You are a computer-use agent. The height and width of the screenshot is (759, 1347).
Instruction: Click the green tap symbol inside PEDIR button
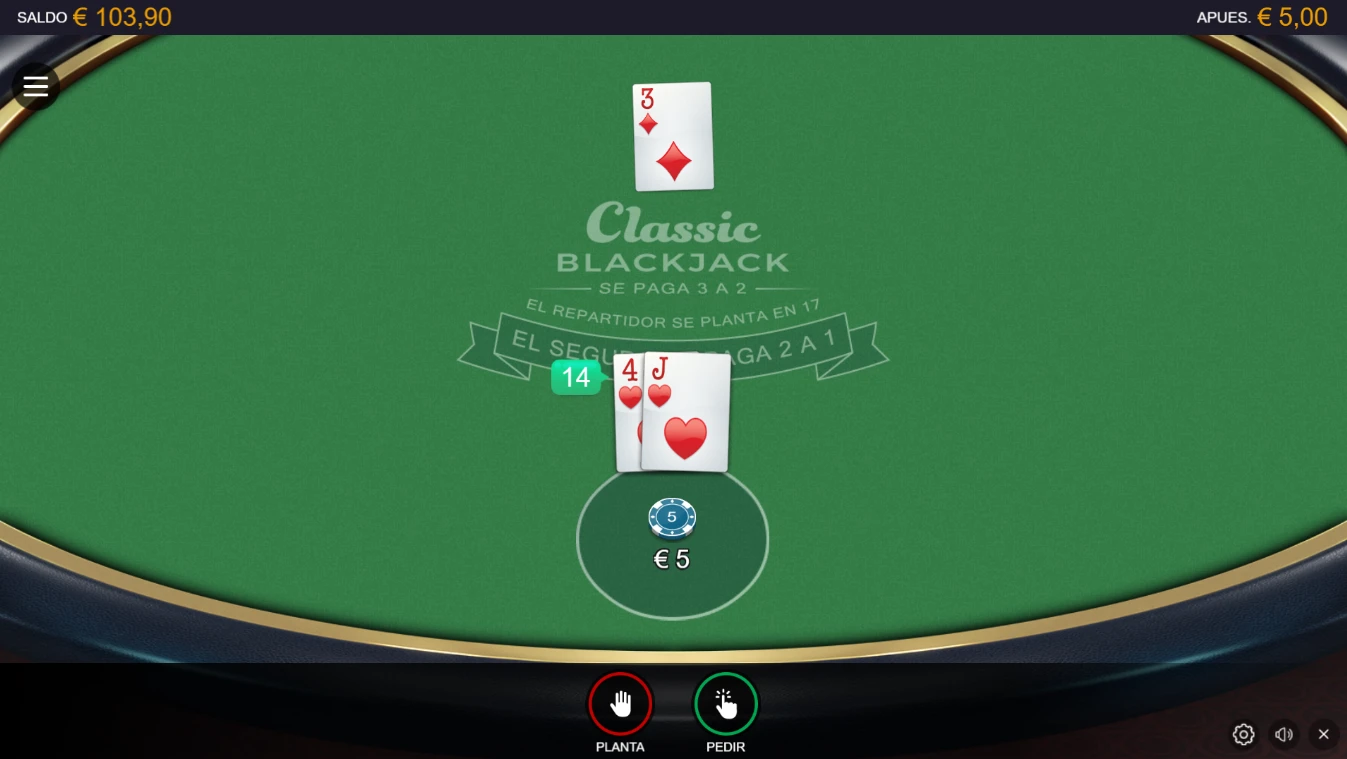727,703
